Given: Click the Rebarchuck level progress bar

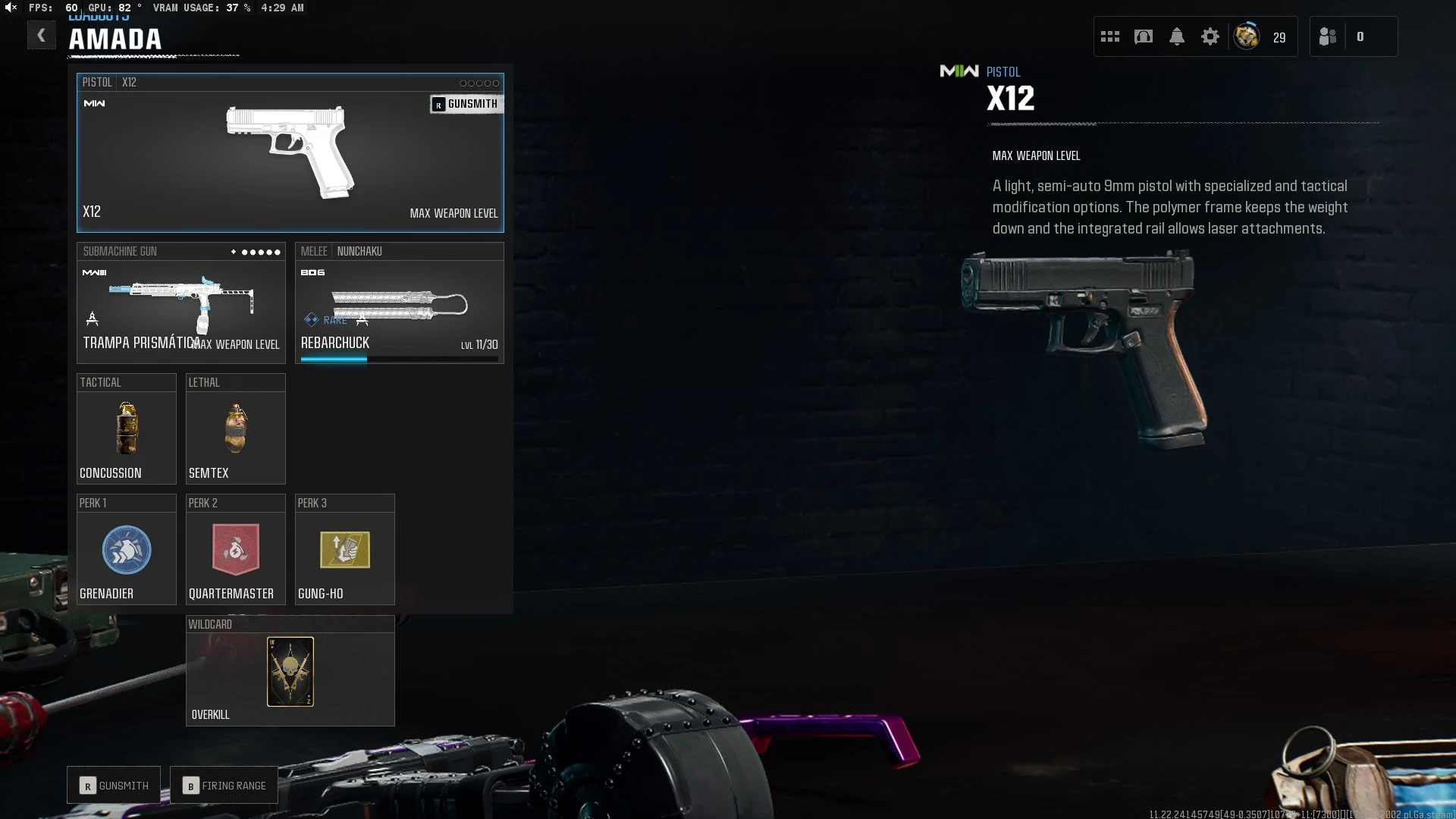Looking at the screenshot, I should [400, 359].
